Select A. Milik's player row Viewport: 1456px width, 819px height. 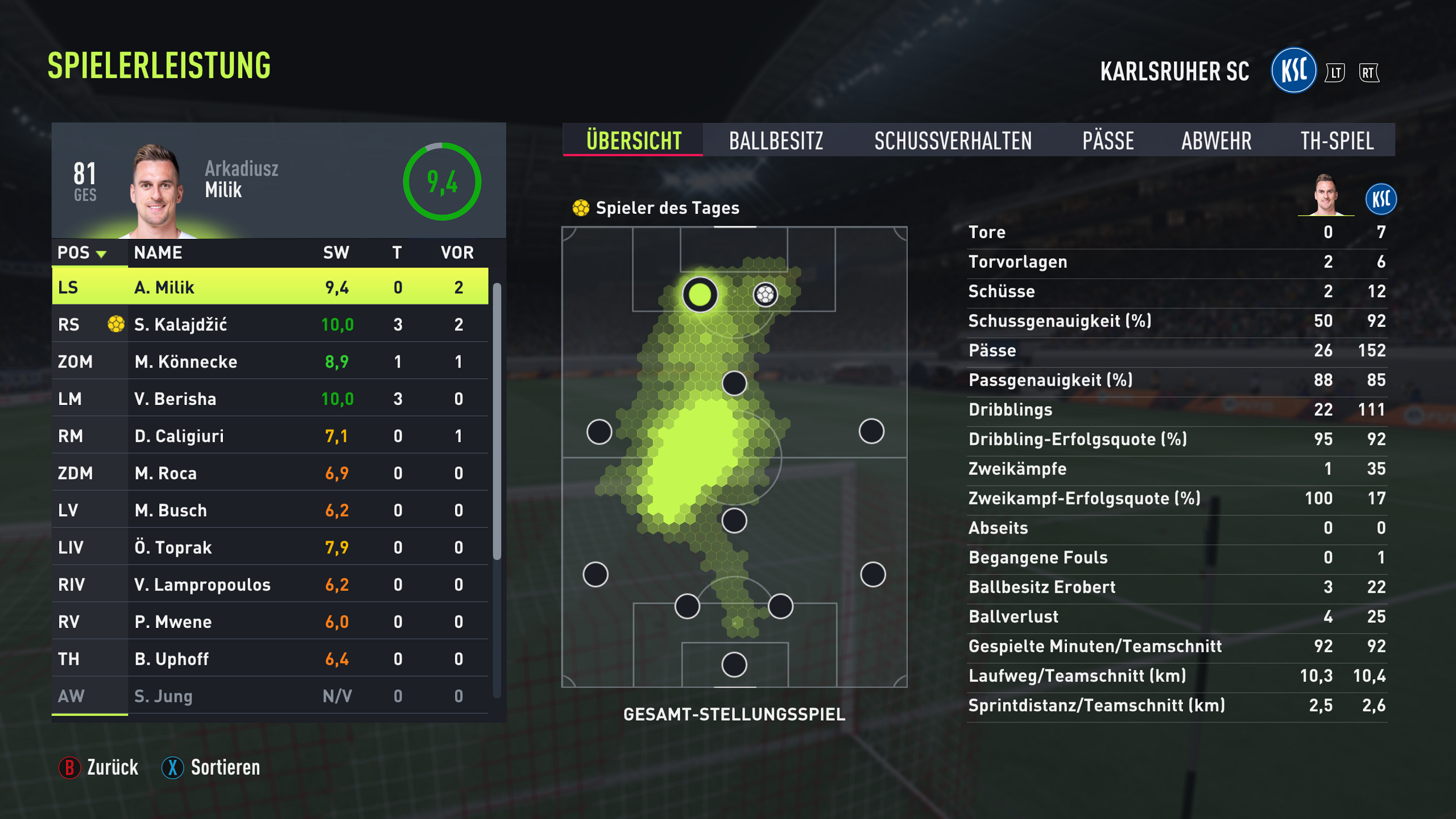[x=270, y=287]
